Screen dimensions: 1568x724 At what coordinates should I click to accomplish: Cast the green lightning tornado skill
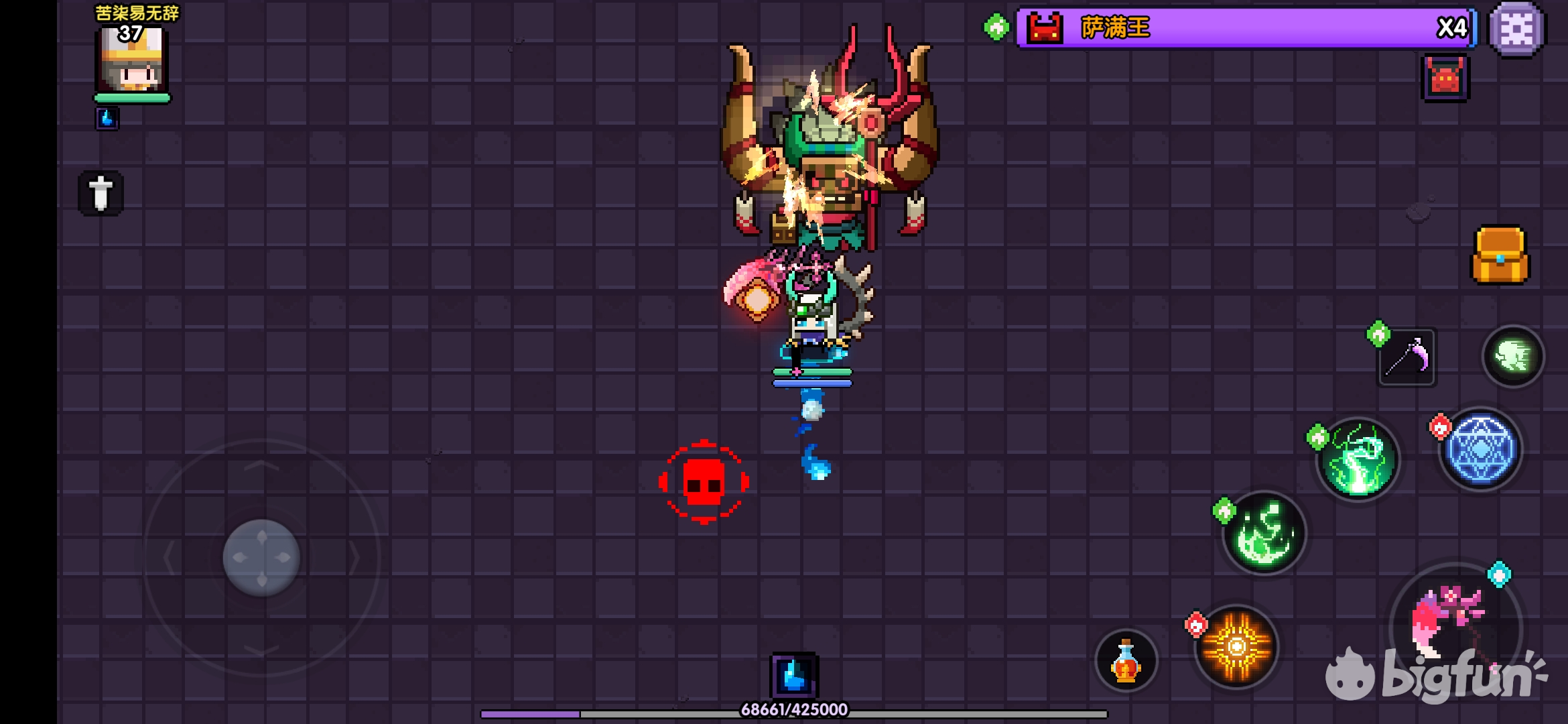tap(1358, 459)
